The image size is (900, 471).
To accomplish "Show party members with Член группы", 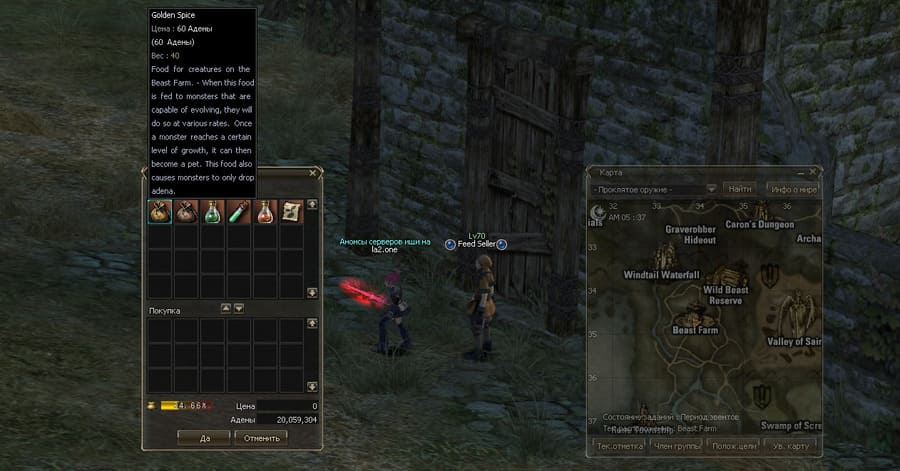I will (x=677, y=445).
